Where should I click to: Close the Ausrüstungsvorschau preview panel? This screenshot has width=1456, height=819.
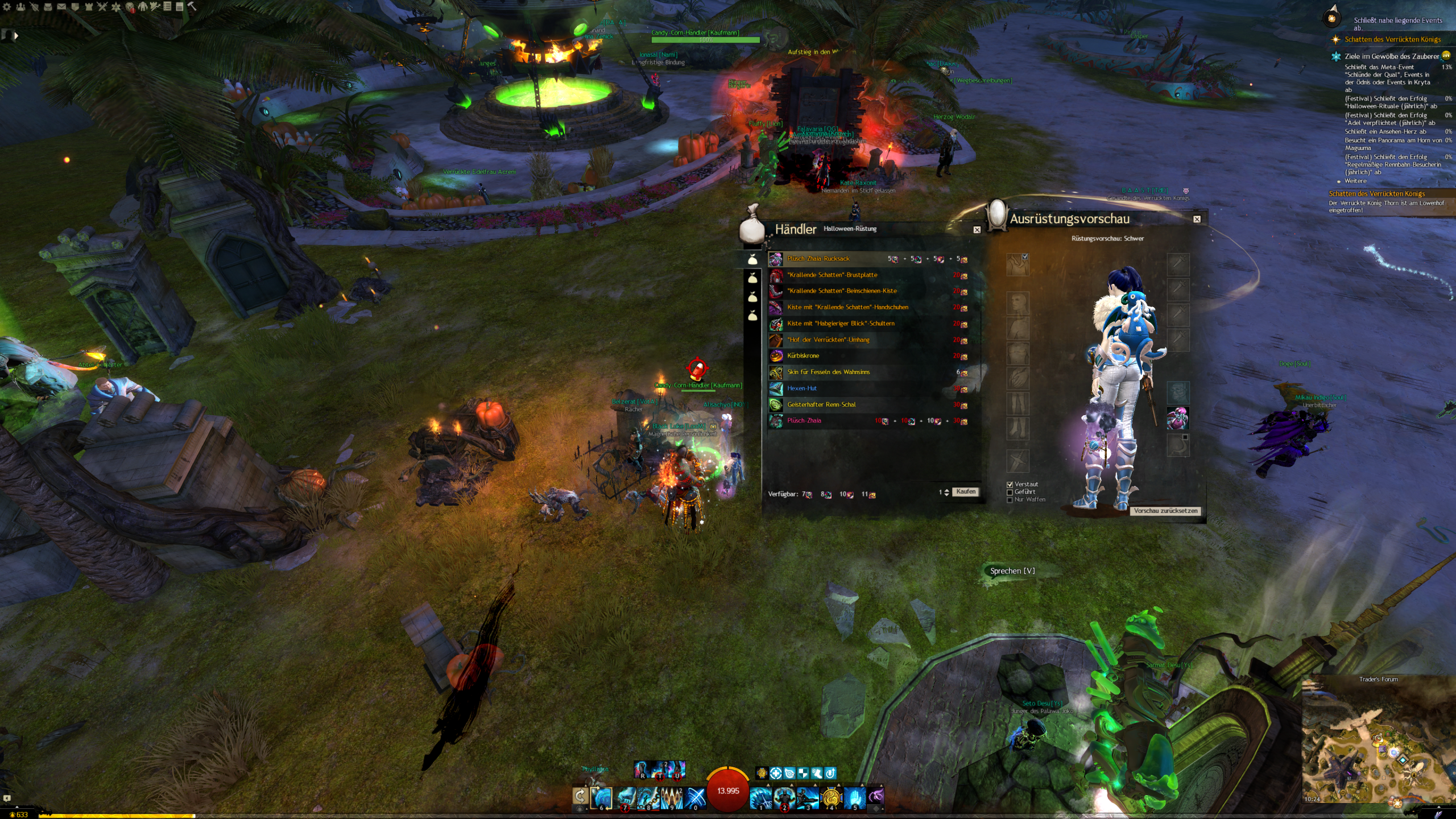(1197, 219)
